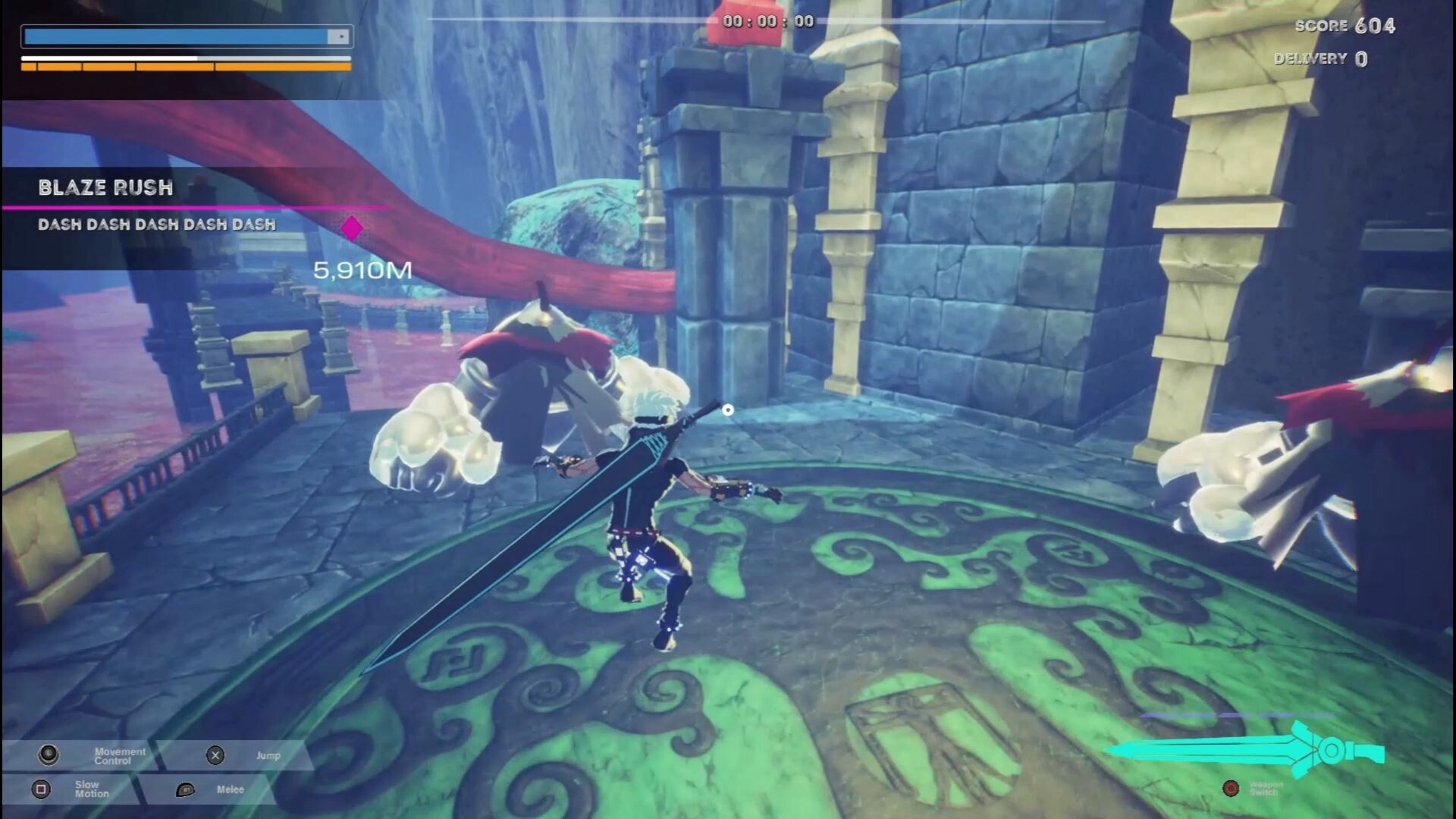Click the Melee label text

point(230,789)
